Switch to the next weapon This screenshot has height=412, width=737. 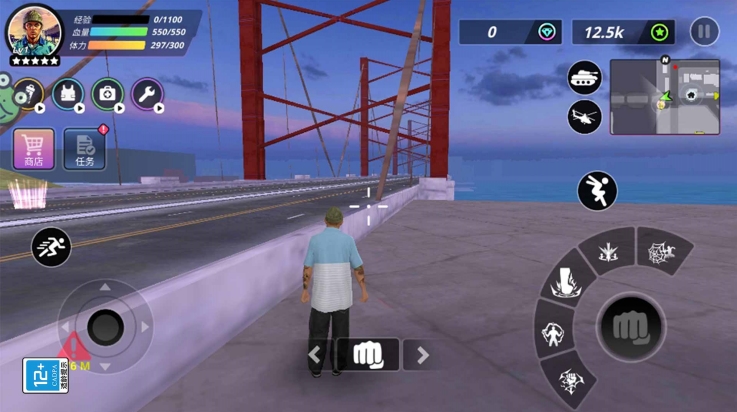tap(422, 354)
